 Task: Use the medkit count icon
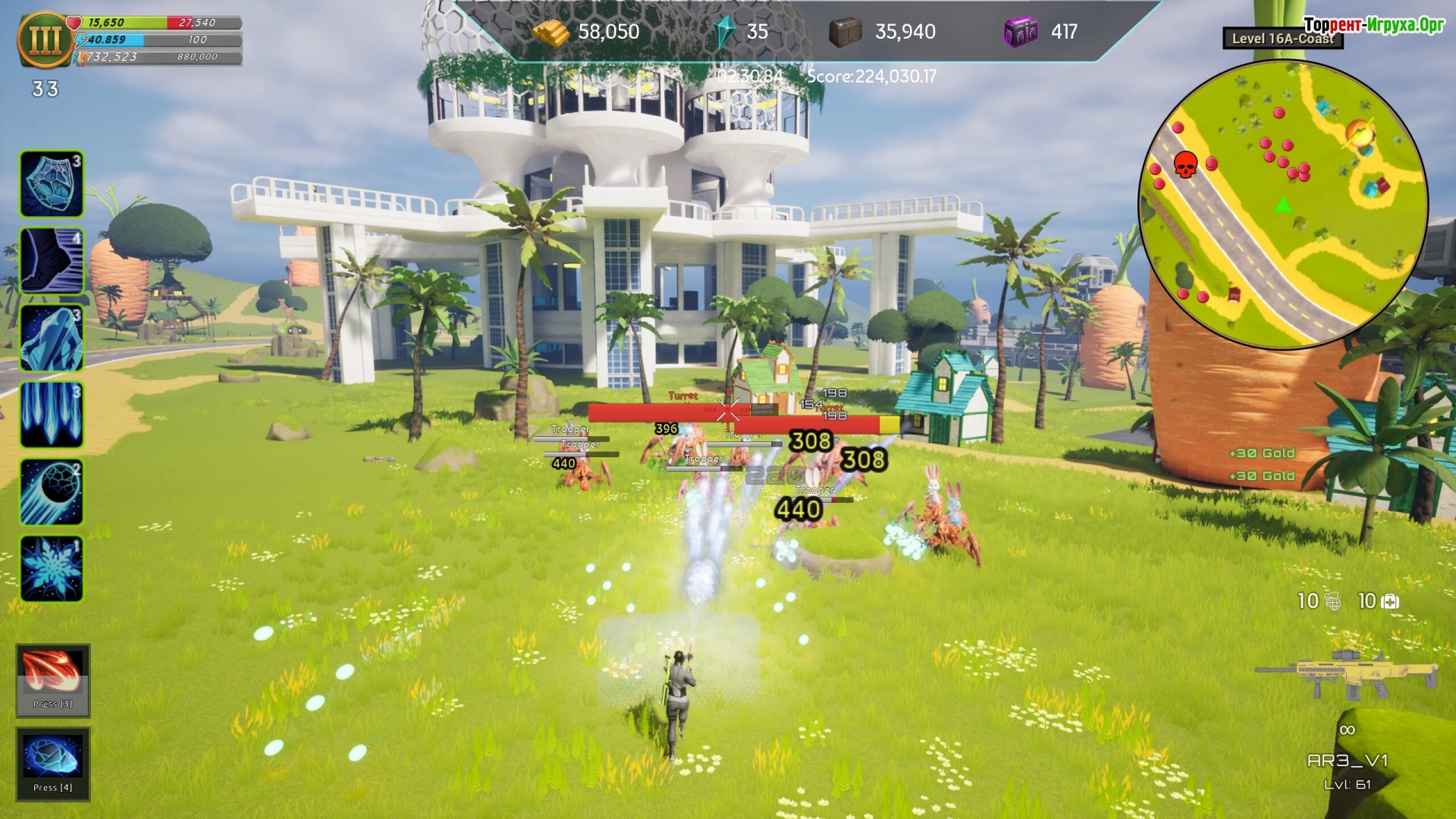(1391, 601)
